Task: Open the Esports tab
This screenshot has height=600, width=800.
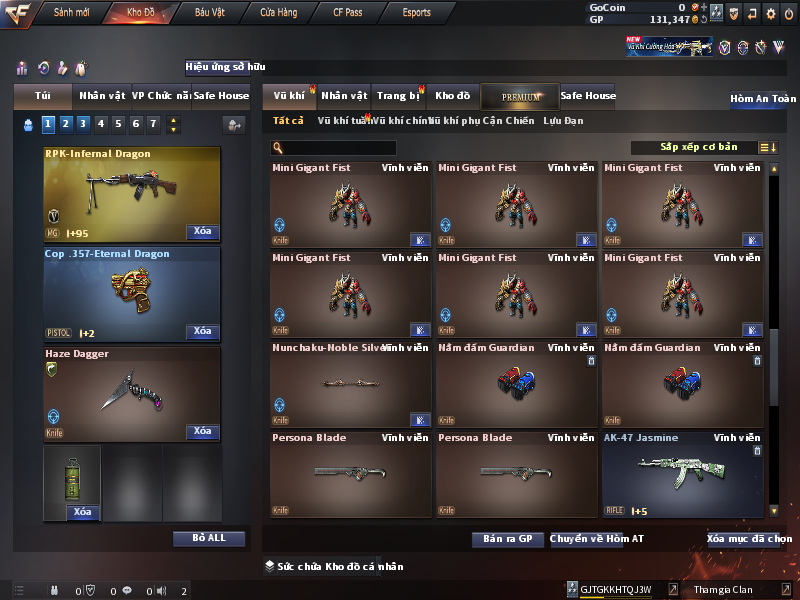Action: [x=416, y=13]
